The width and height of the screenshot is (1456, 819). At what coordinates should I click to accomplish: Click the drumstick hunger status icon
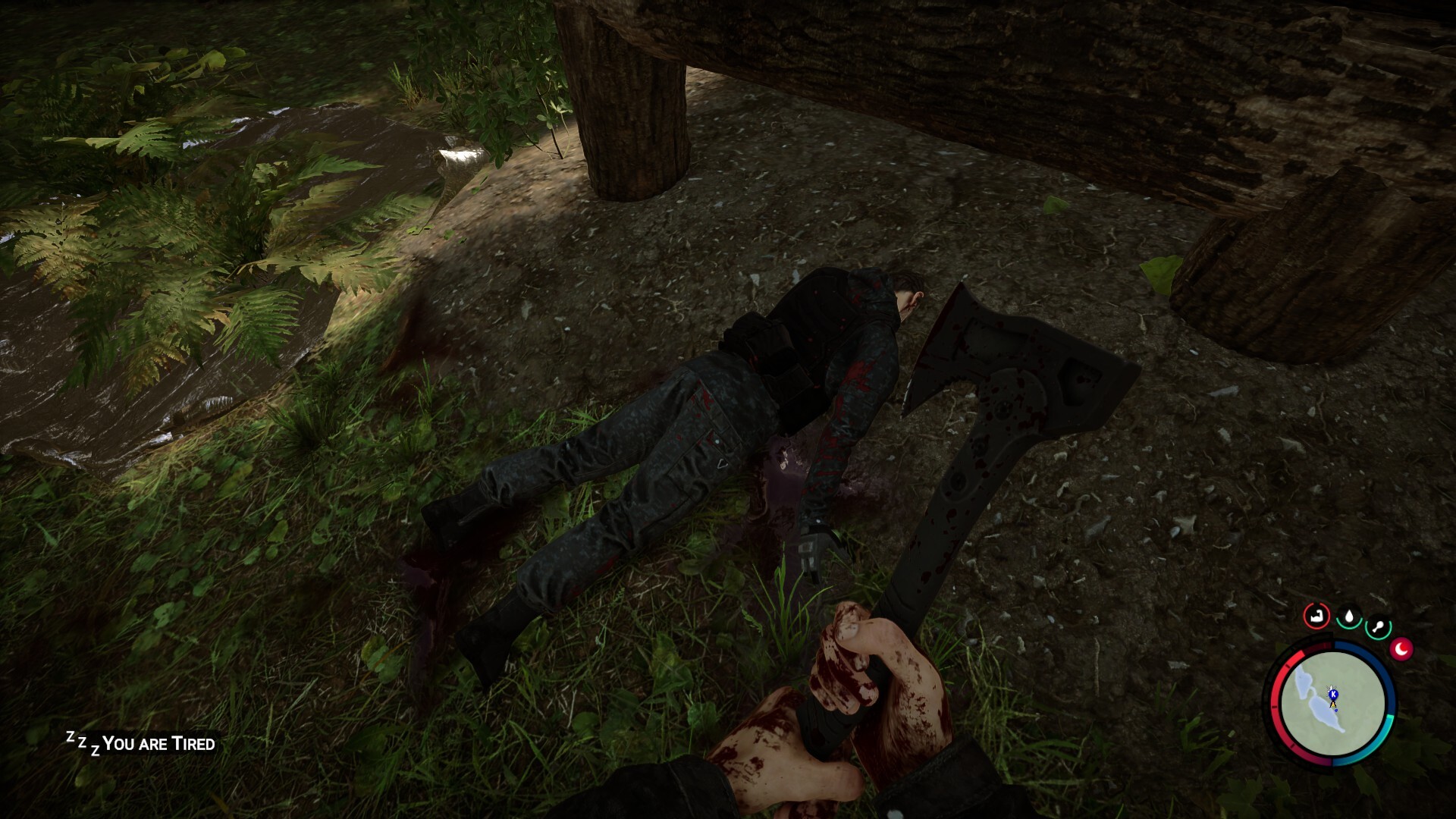coord(1379,624)
